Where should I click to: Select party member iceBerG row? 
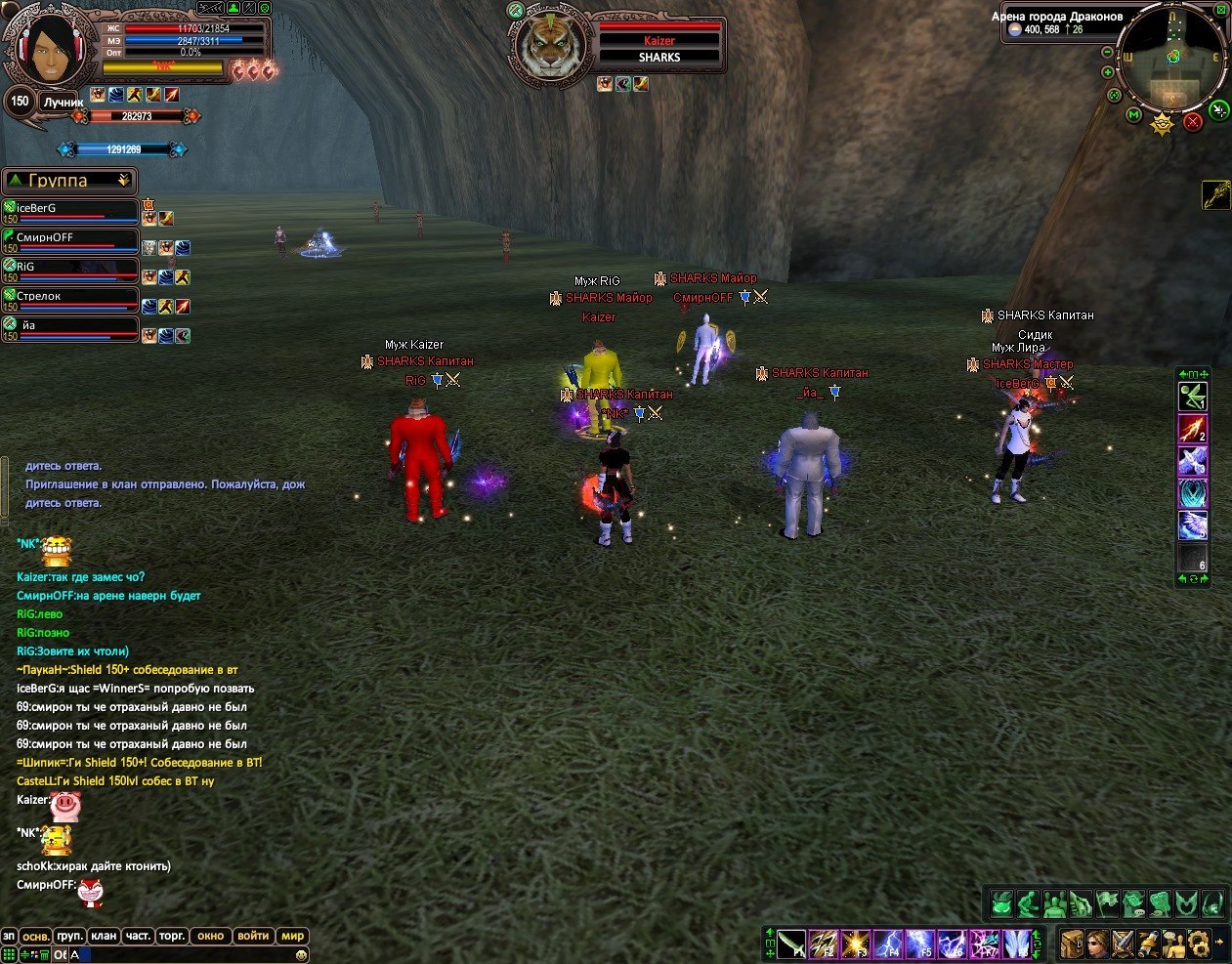pyautogui.click(x=70, y=210)
